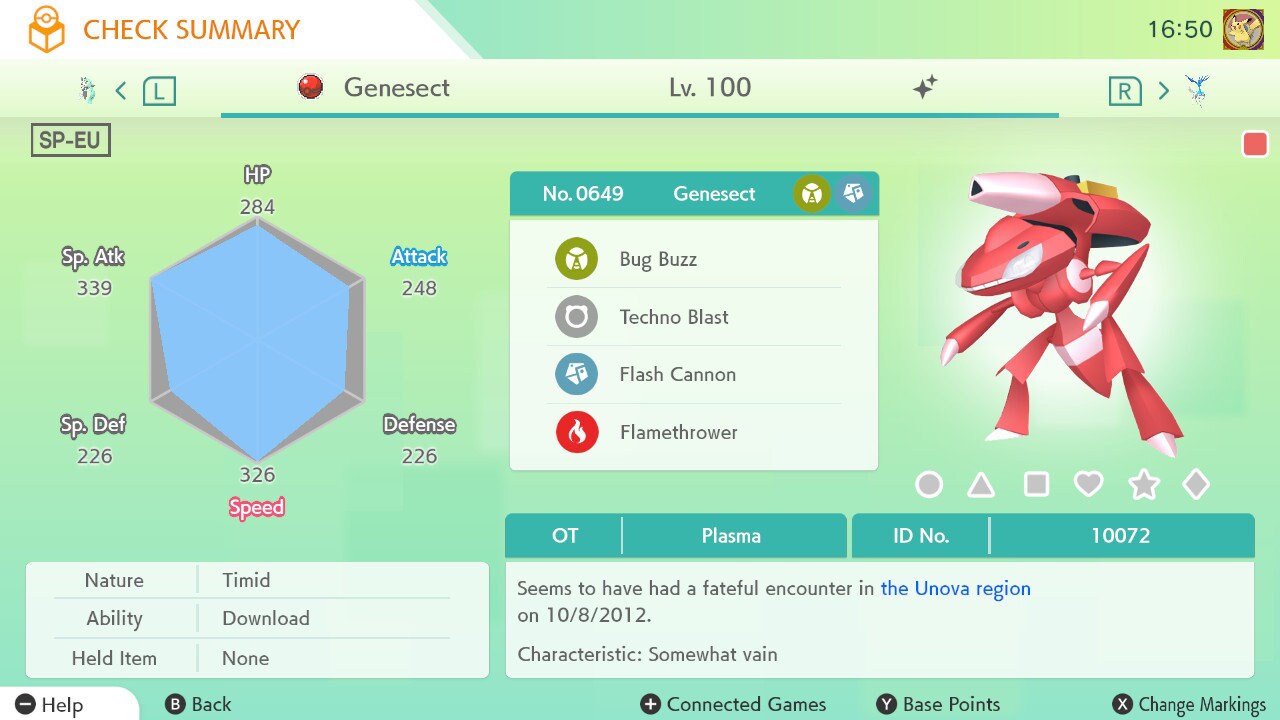Screen dimensions: 1280x720
Task: Open Change Markings
Action: 1190,704
